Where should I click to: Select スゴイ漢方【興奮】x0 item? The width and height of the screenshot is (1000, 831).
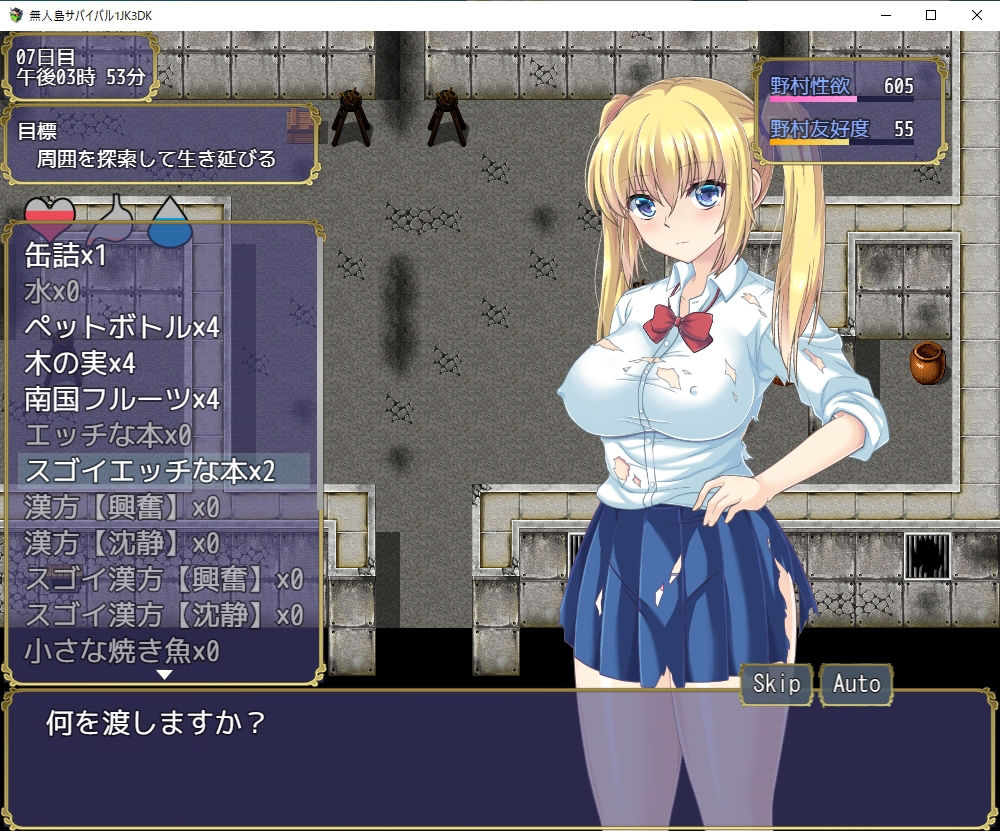tap(164, 579)
